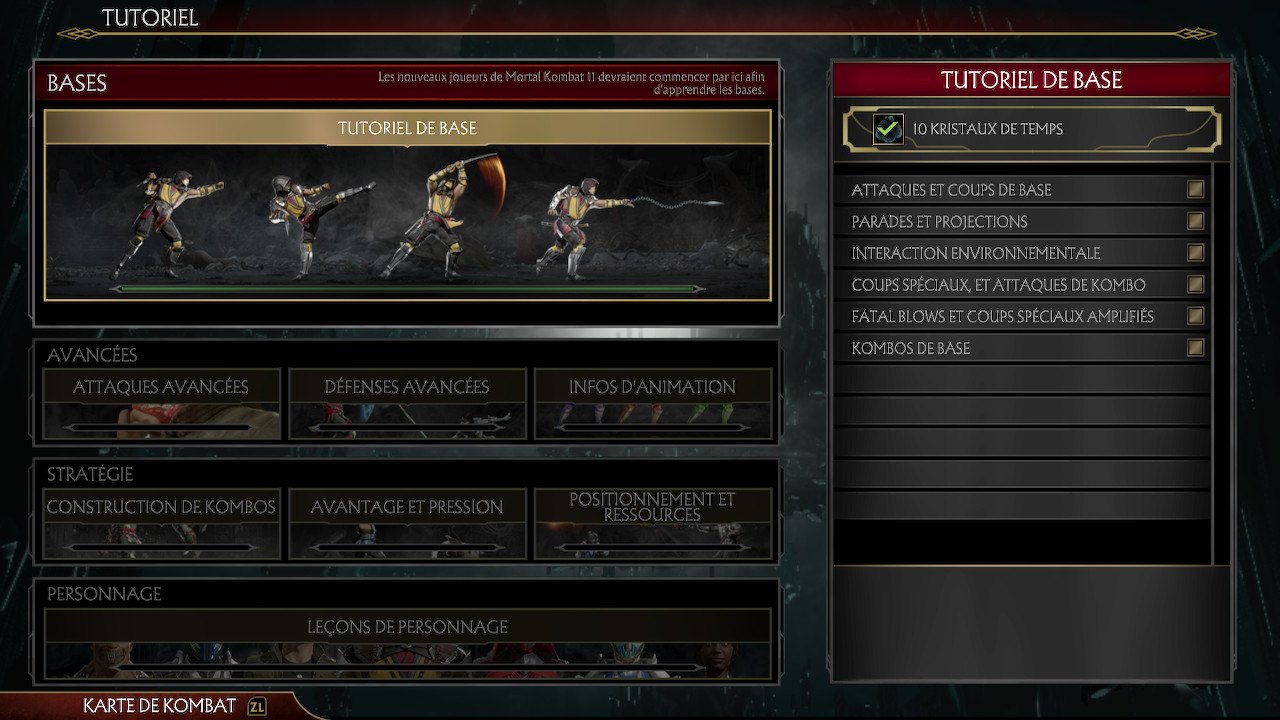Screen dimensions: 1280x720
Task: Open Fatal Blows et Coups Spéciaux Amplifiés
Action: pos(1020,317)
